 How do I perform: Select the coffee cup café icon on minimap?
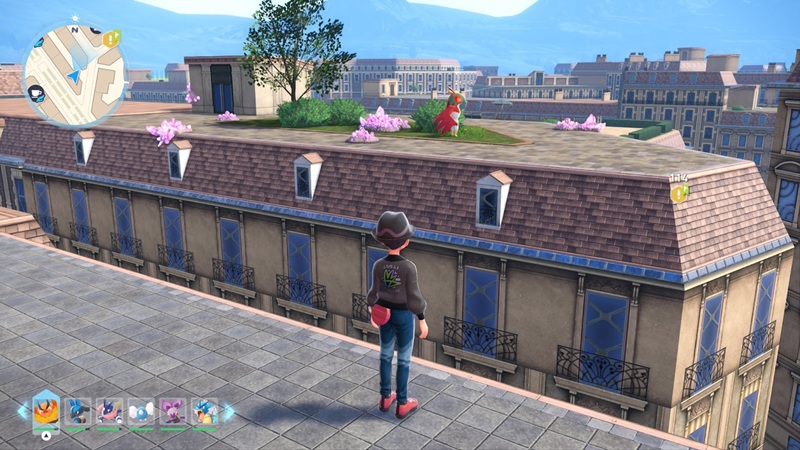[x=36, y=93]
